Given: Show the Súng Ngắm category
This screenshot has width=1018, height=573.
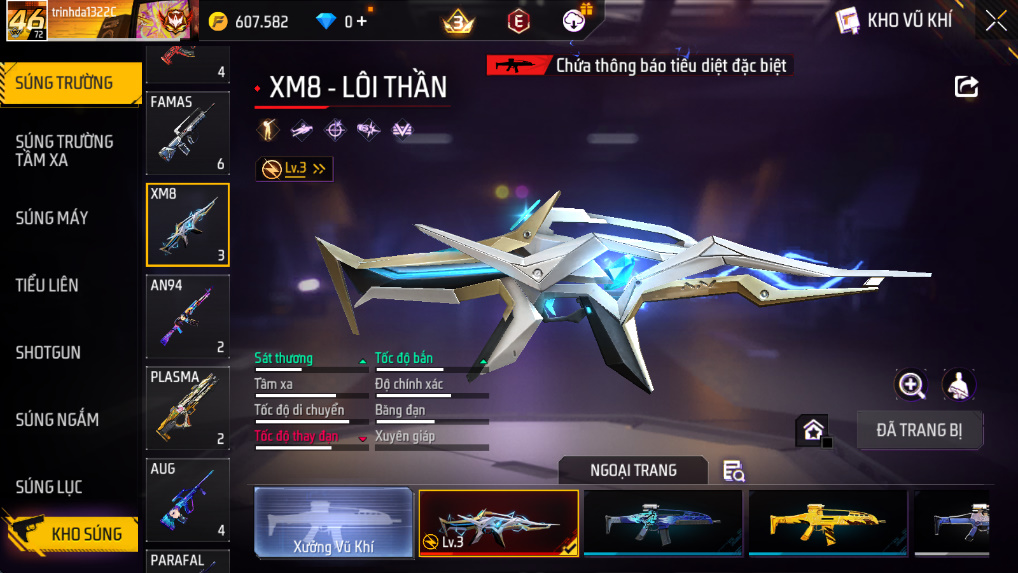Looking at the screenshot, I should coord(57,419).
